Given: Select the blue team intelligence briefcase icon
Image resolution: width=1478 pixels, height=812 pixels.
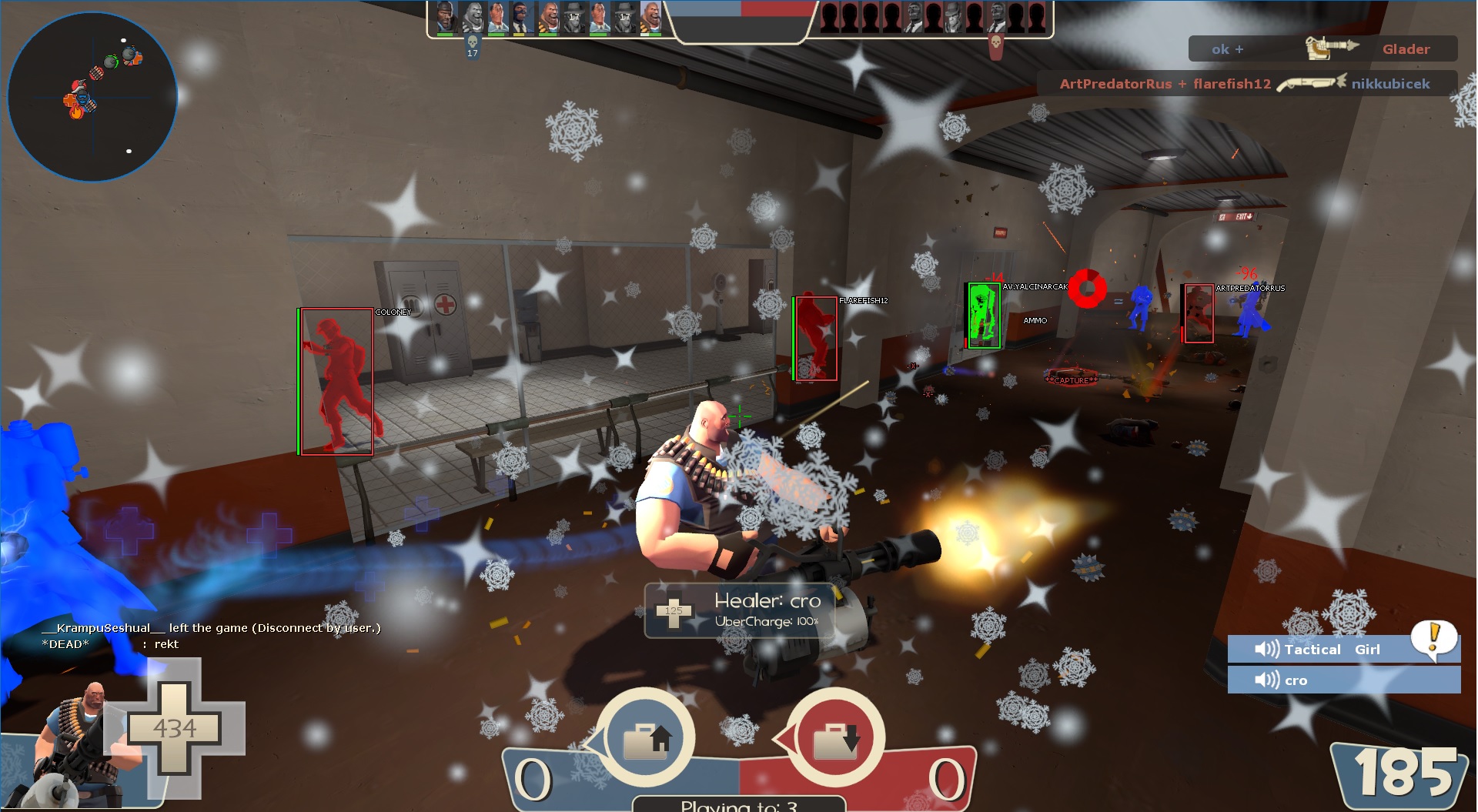Looking at the screenshot, I should coord(645,737).
